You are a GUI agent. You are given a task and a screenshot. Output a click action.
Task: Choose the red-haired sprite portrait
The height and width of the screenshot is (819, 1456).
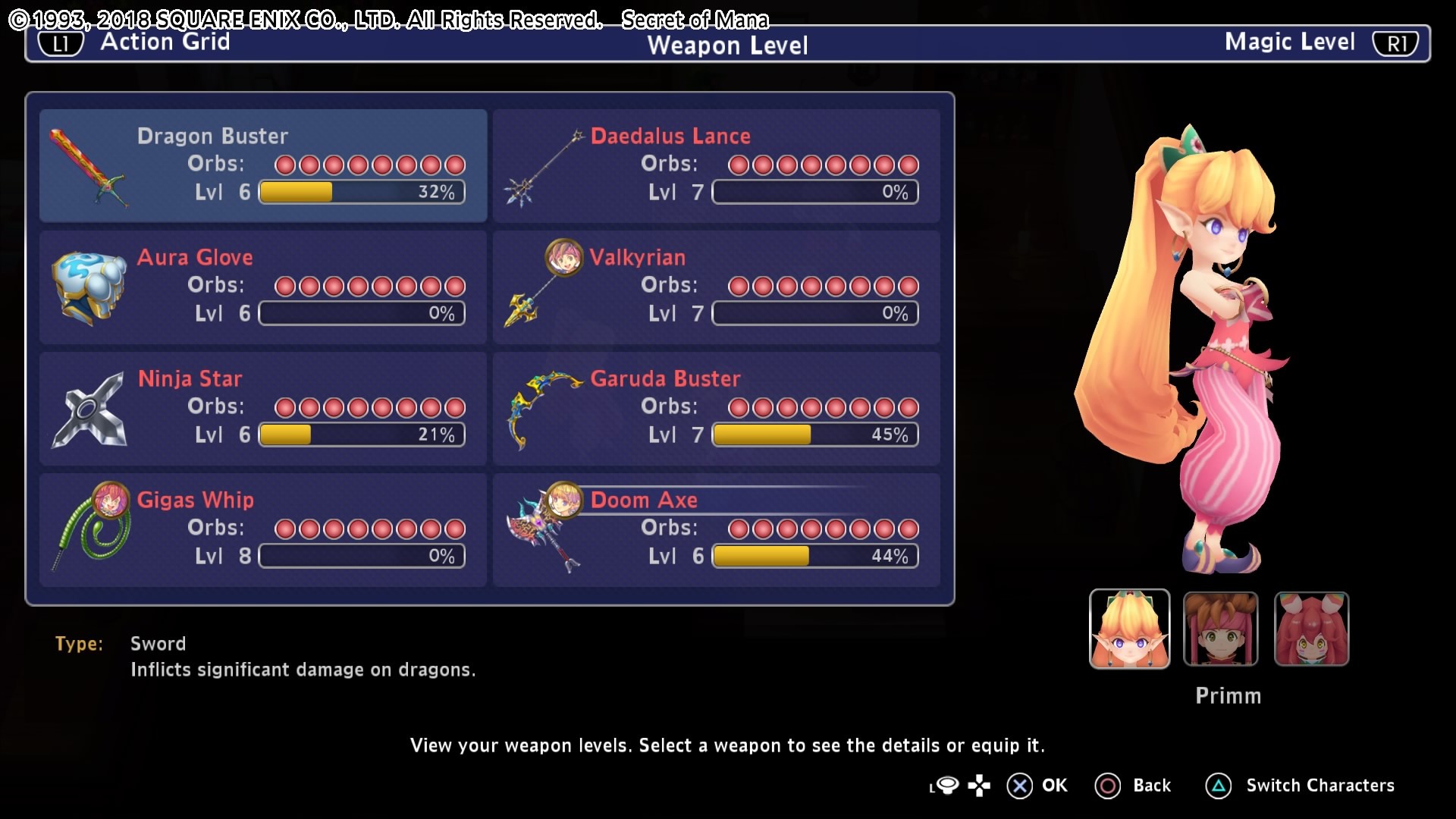click(x=1311, y=629)
